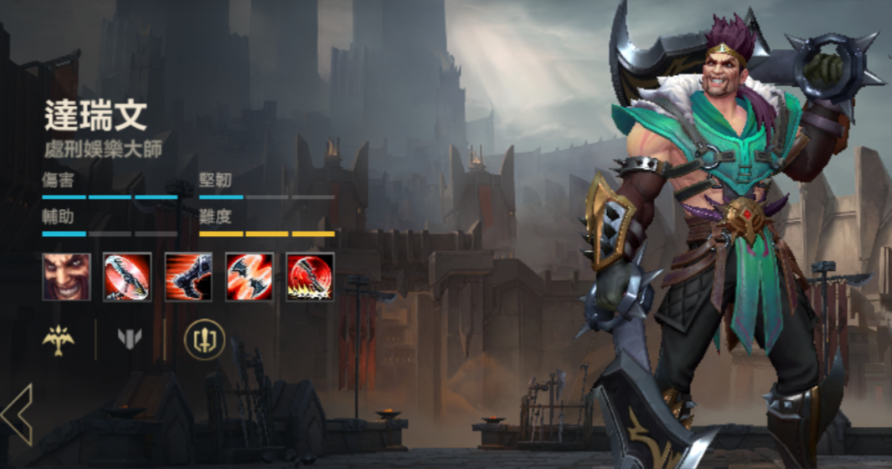Select Draven's grinning-face passive ability icon
892x469 pixels.
[x=66, y=276]
